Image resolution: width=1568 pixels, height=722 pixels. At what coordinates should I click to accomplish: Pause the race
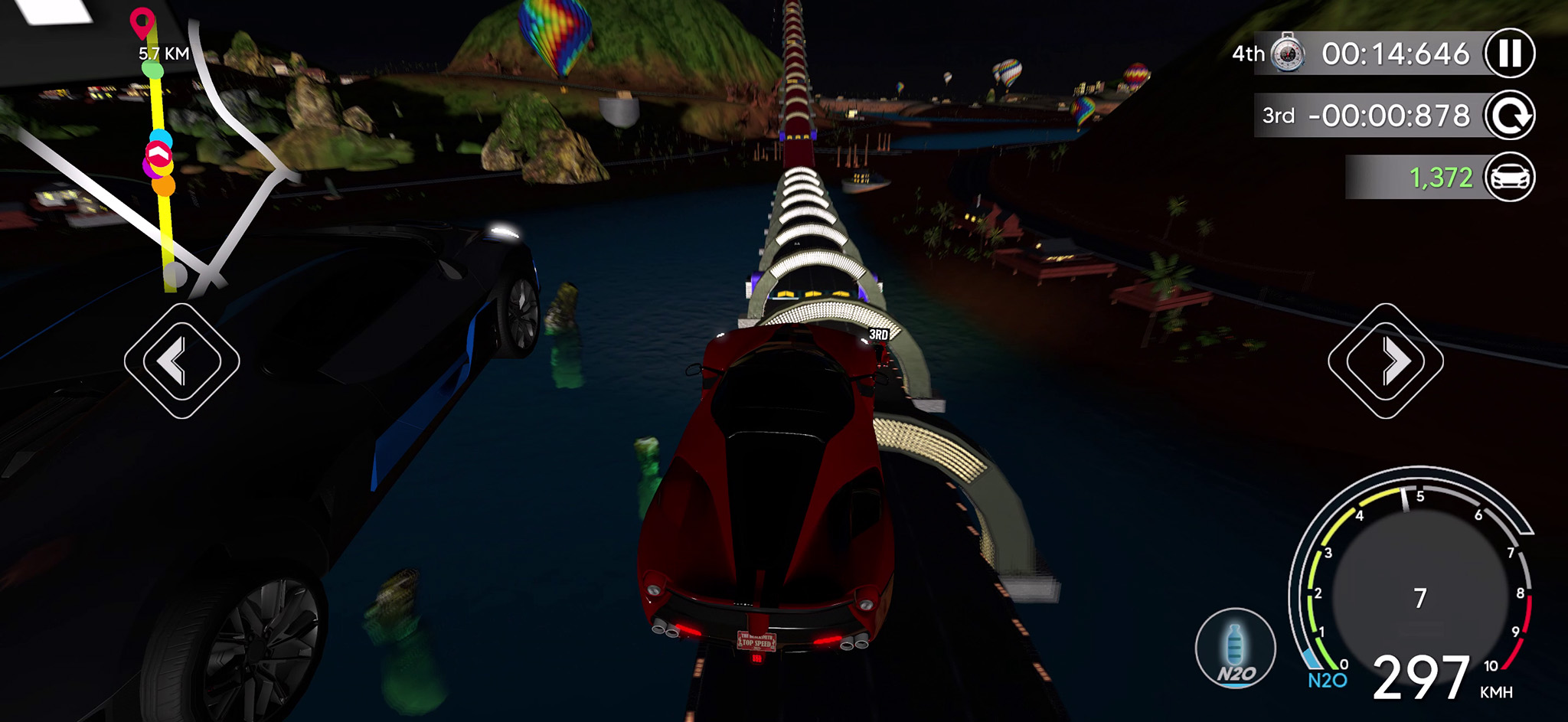1510,53
